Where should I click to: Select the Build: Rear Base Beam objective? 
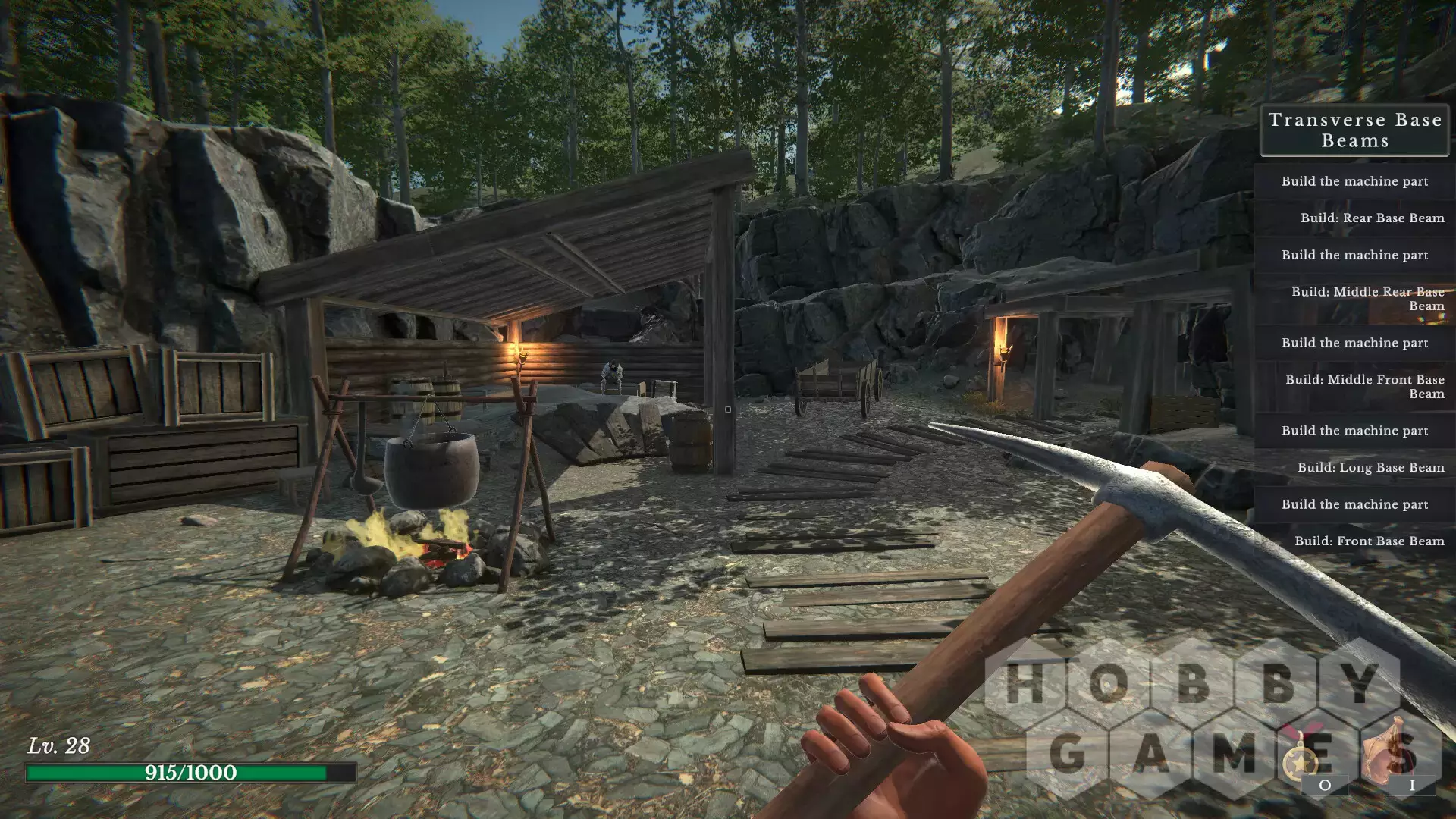pos(1371,218)
